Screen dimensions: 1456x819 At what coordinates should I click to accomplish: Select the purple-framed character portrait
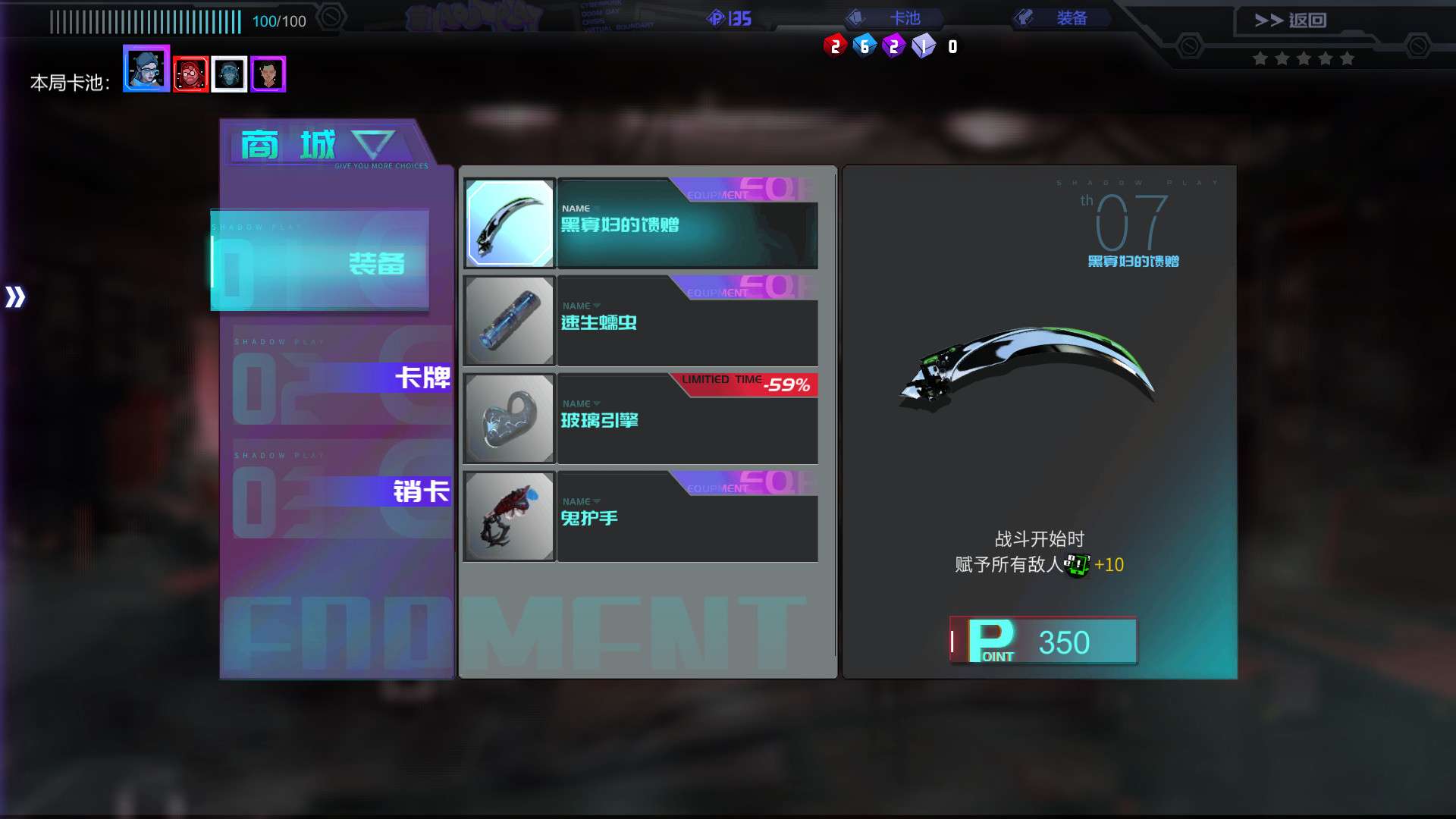[268, 74]
